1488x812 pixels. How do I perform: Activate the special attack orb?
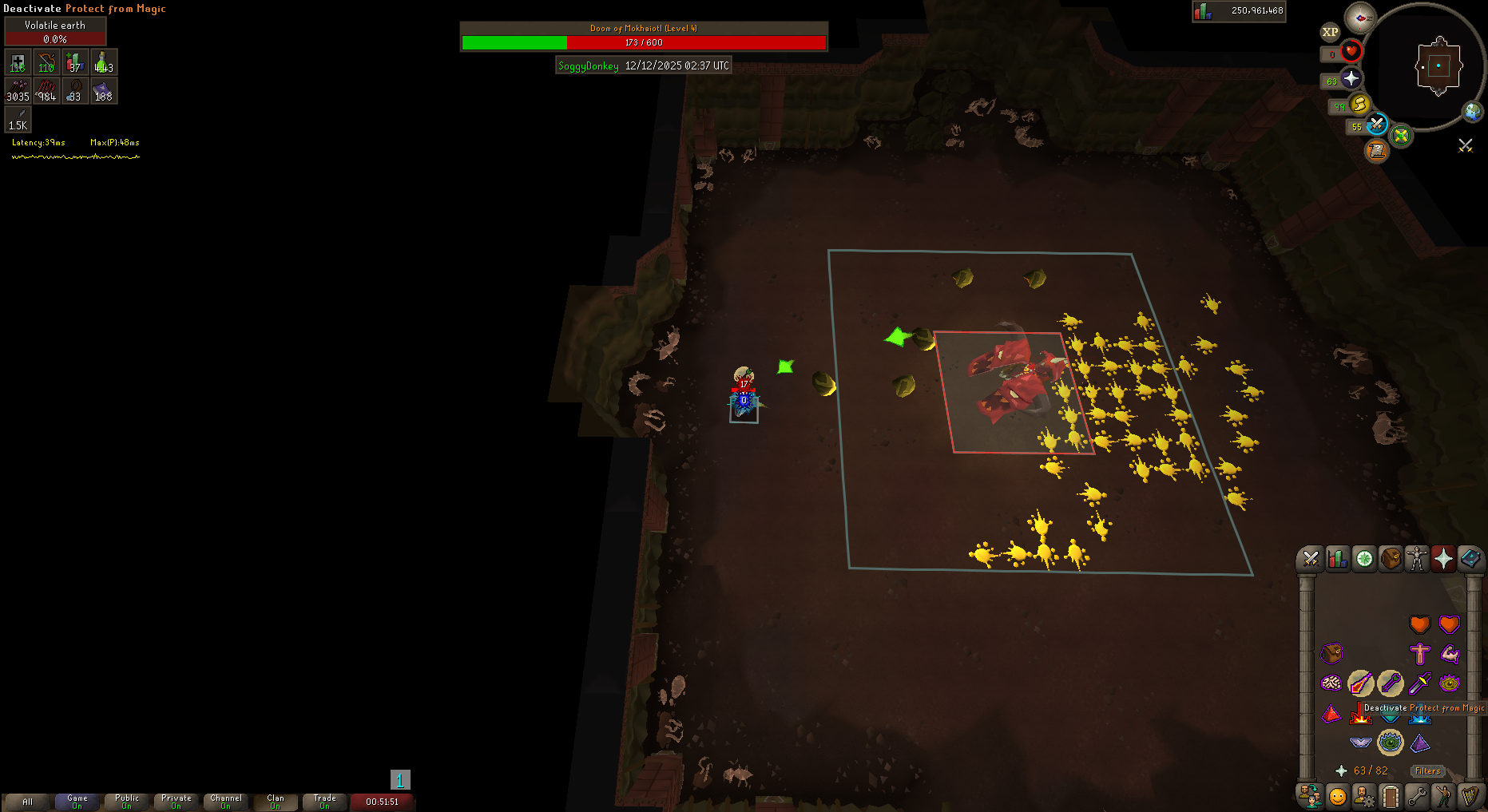1376,125
